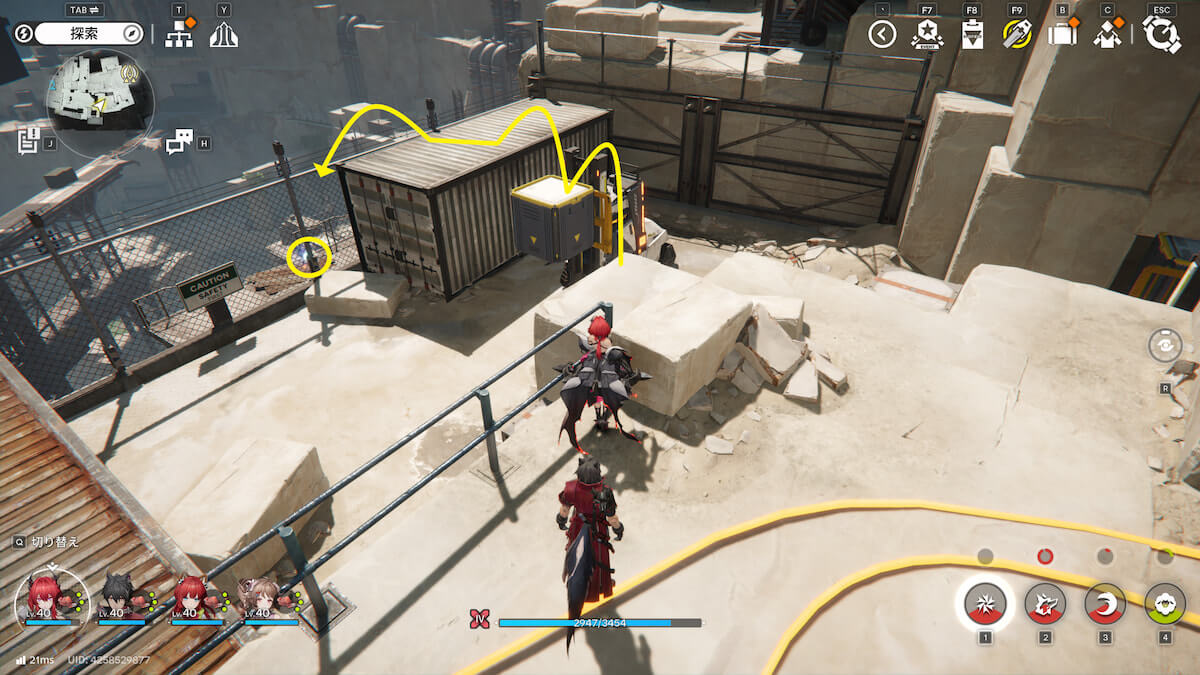Open the clipboard missions icon

coord(971,35)
